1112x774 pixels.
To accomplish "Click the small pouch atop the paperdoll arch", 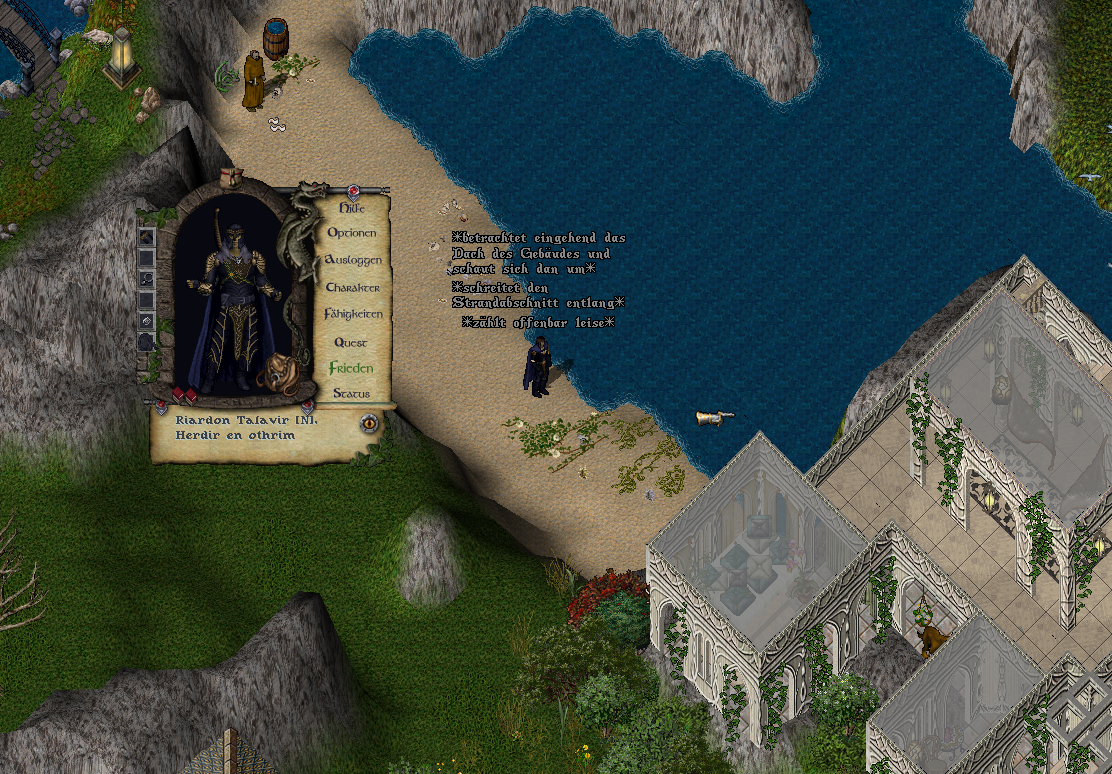I will point(233,177).
